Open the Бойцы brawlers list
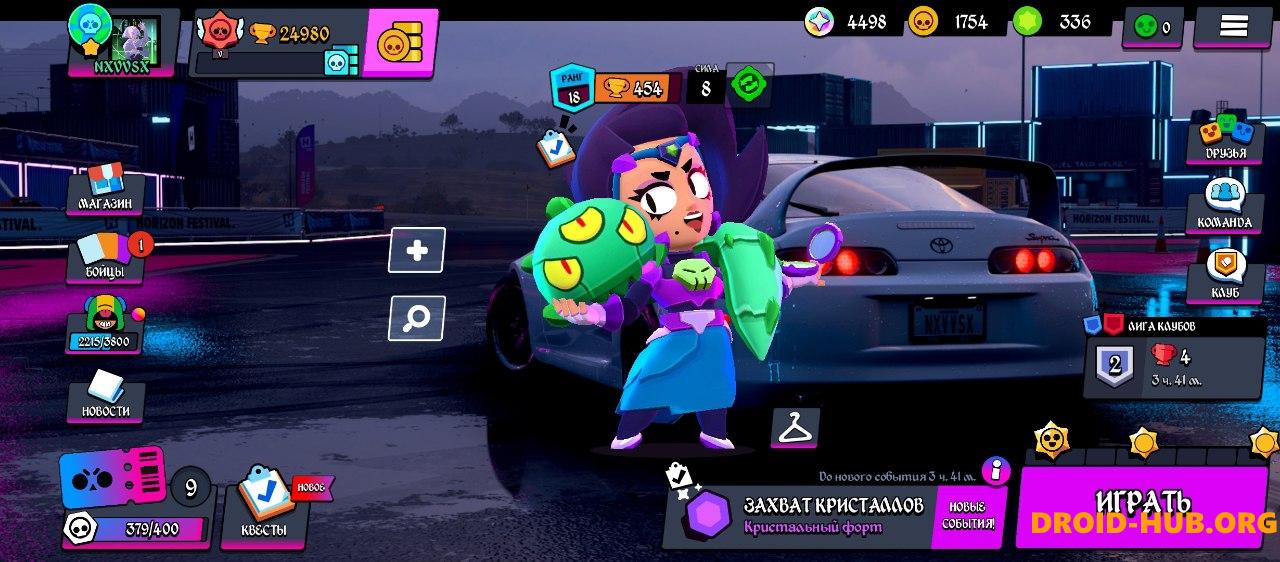Image resolution: width=1280 pixels, height=562 pixels. point(106,256)
